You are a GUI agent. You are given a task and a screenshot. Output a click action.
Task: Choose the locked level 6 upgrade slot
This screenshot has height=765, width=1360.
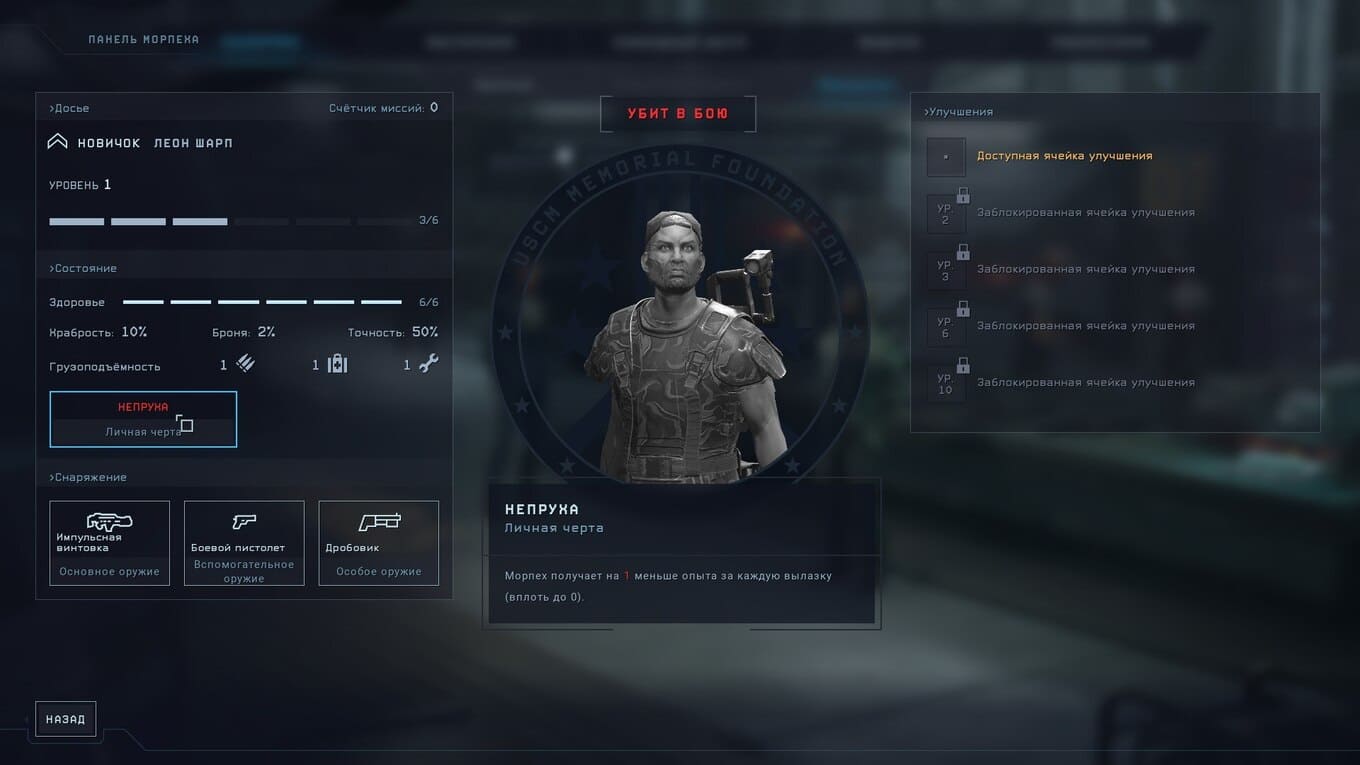946,327
